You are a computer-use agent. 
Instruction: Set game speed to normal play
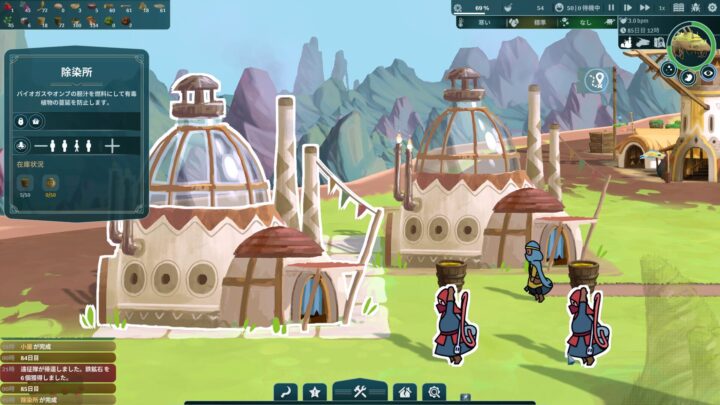[627, 7]
